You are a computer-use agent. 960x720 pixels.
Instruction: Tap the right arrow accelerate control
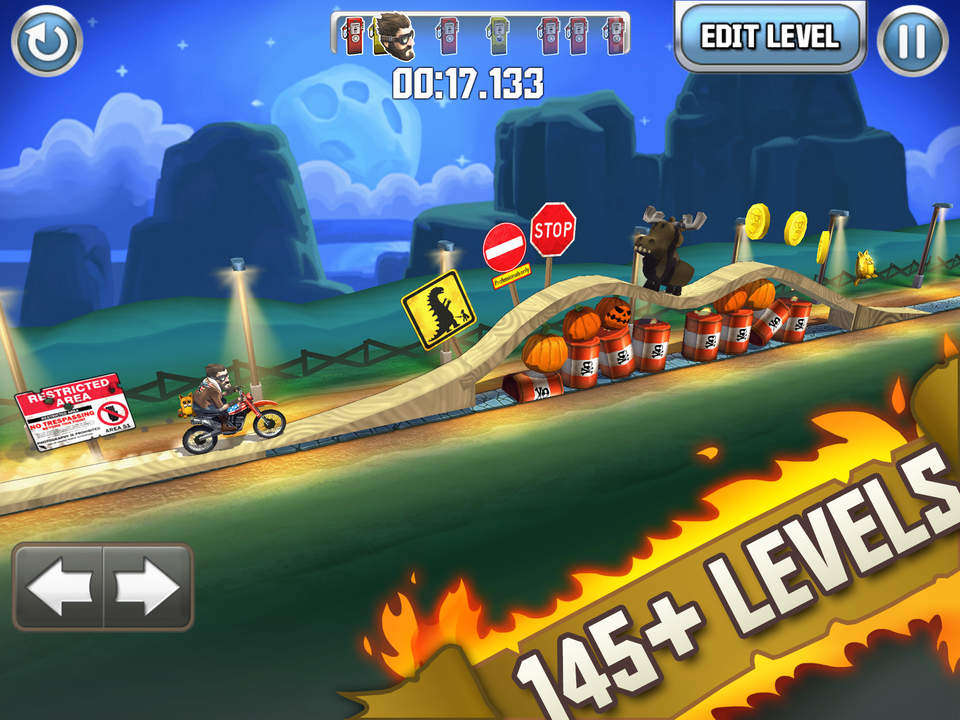(148, 587)
